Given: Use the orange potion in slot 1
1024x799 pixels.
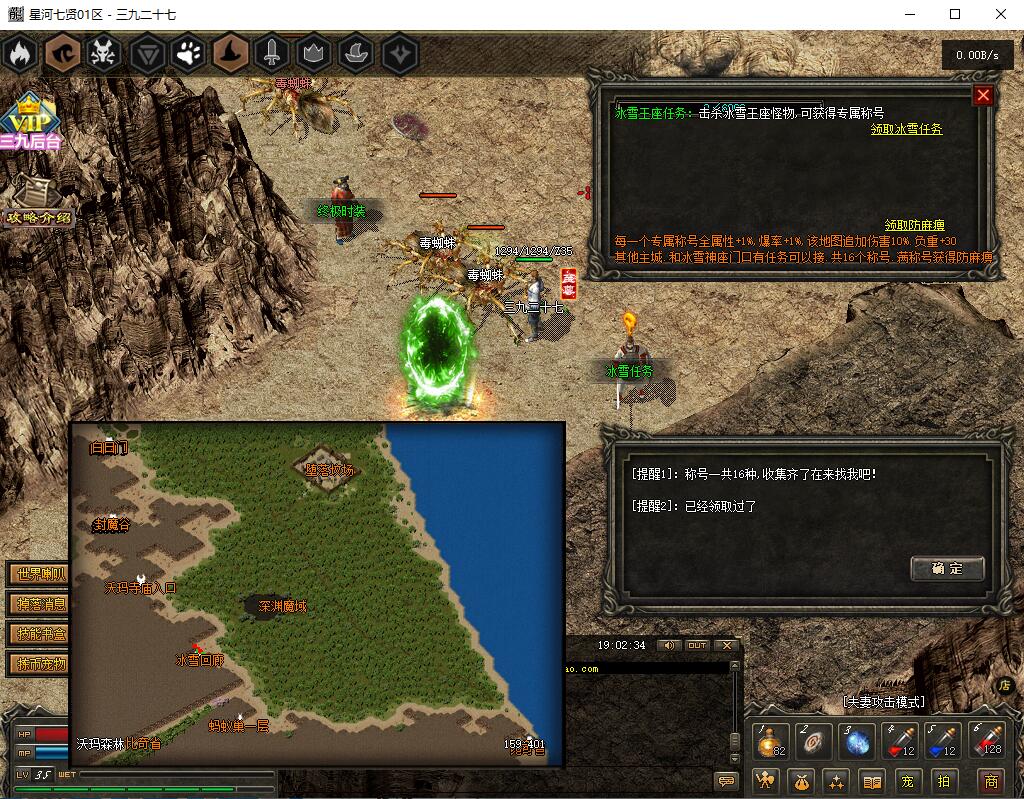Looking at the screenshot, I should coord(769,742).
